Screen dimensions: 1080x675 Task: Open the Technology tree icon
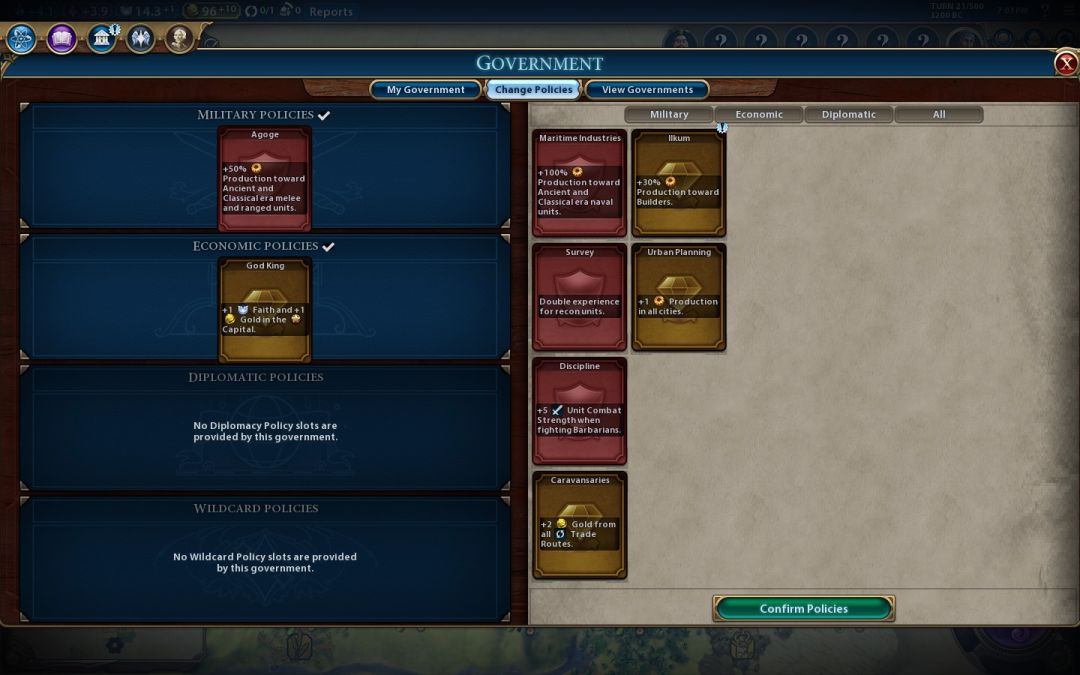coord(21,39)
